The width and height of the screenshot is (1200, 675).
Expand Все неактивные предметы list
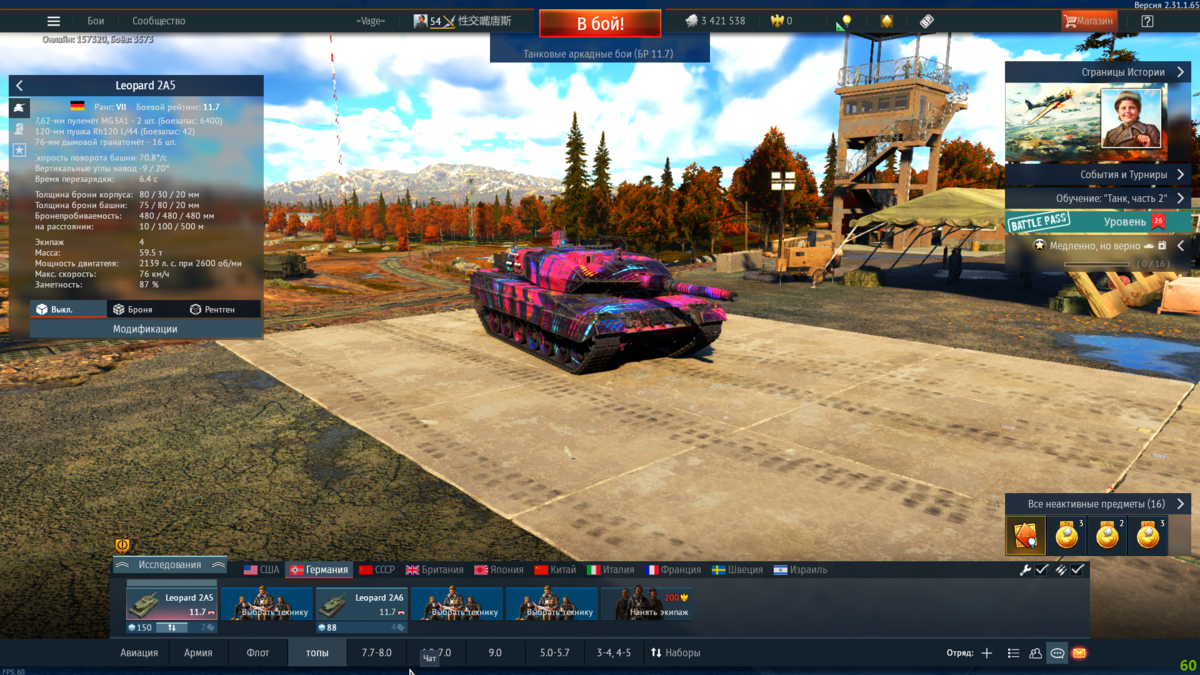(1098, 504)
